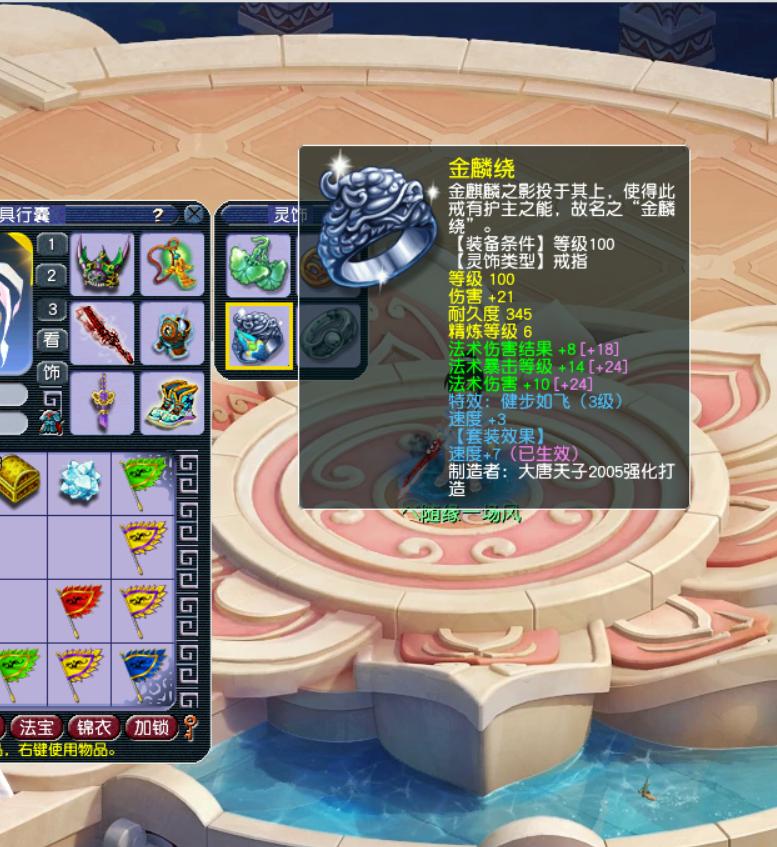Viewport: 777px width, 847px height.
Task: Select the green ginkgo leaf accessory
Action: pos(258,265)
